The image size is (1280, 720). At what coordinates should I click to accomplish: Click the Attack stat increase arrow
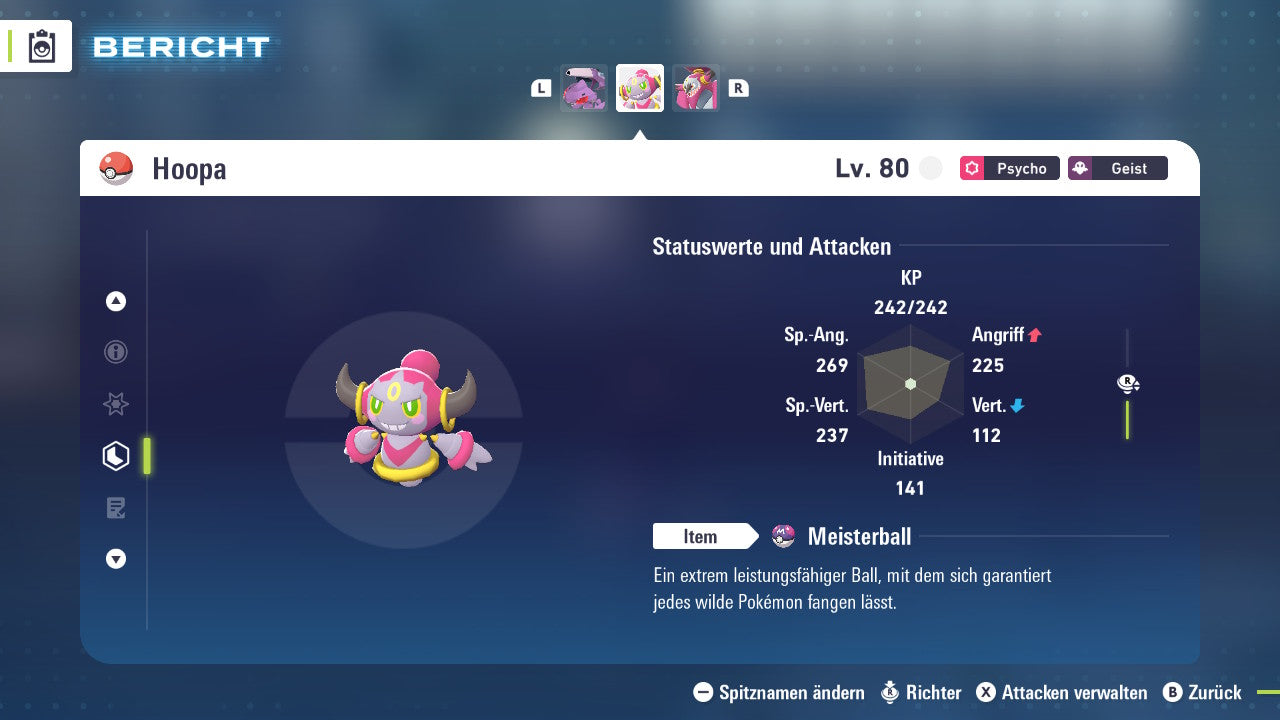[x=1036, y=335]
